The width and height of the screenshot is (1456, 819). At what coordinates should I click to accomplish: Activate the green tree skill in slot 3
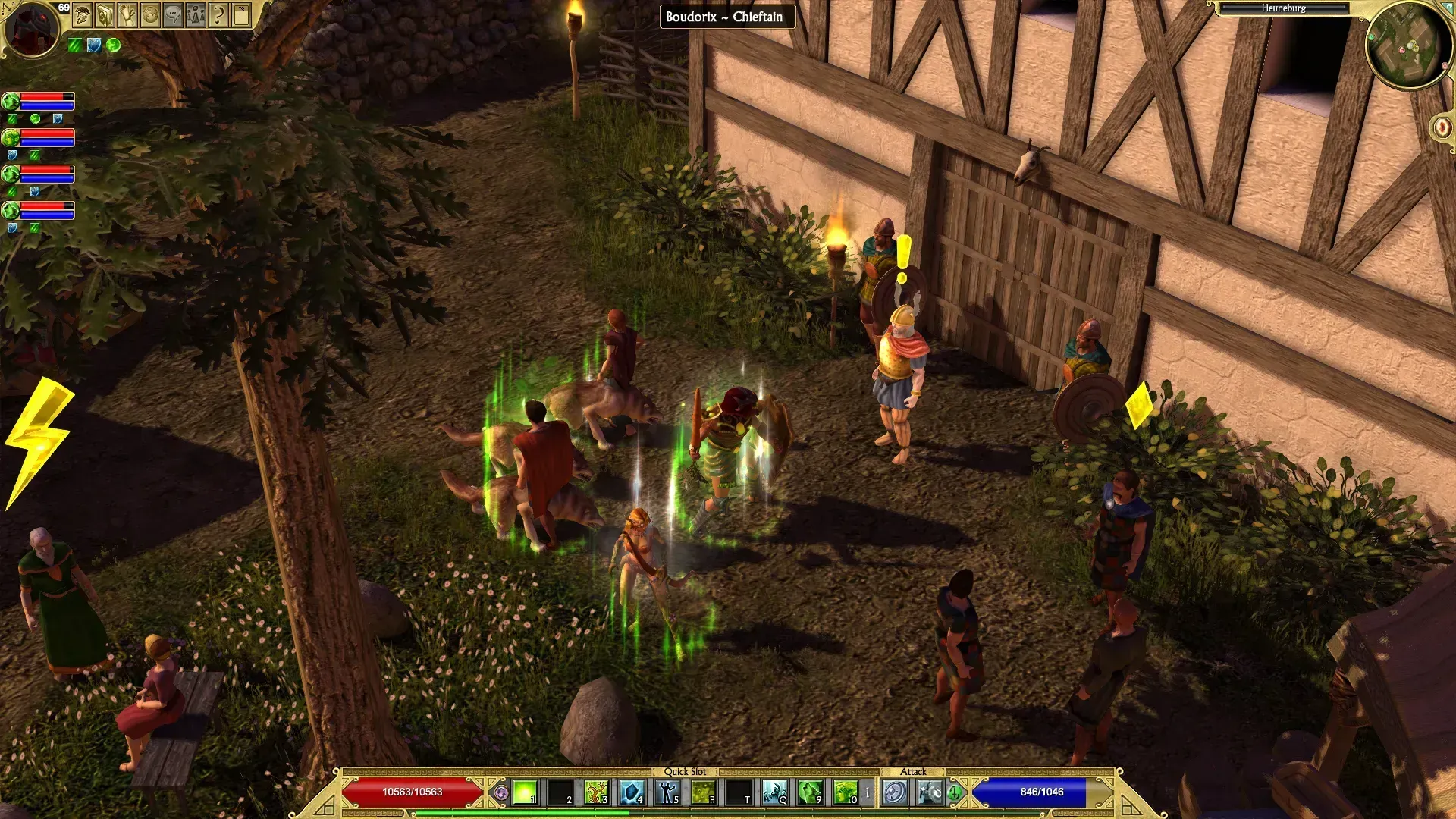coord(596,792)
